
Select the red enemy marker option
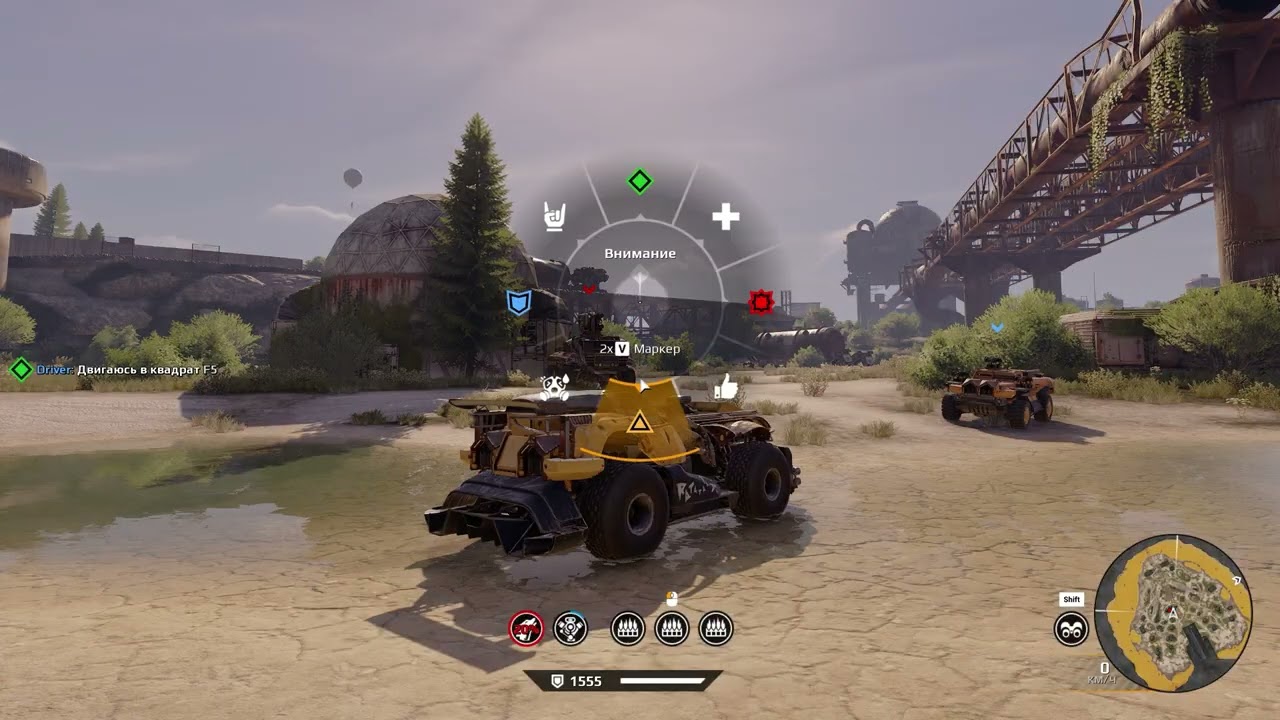761,301
